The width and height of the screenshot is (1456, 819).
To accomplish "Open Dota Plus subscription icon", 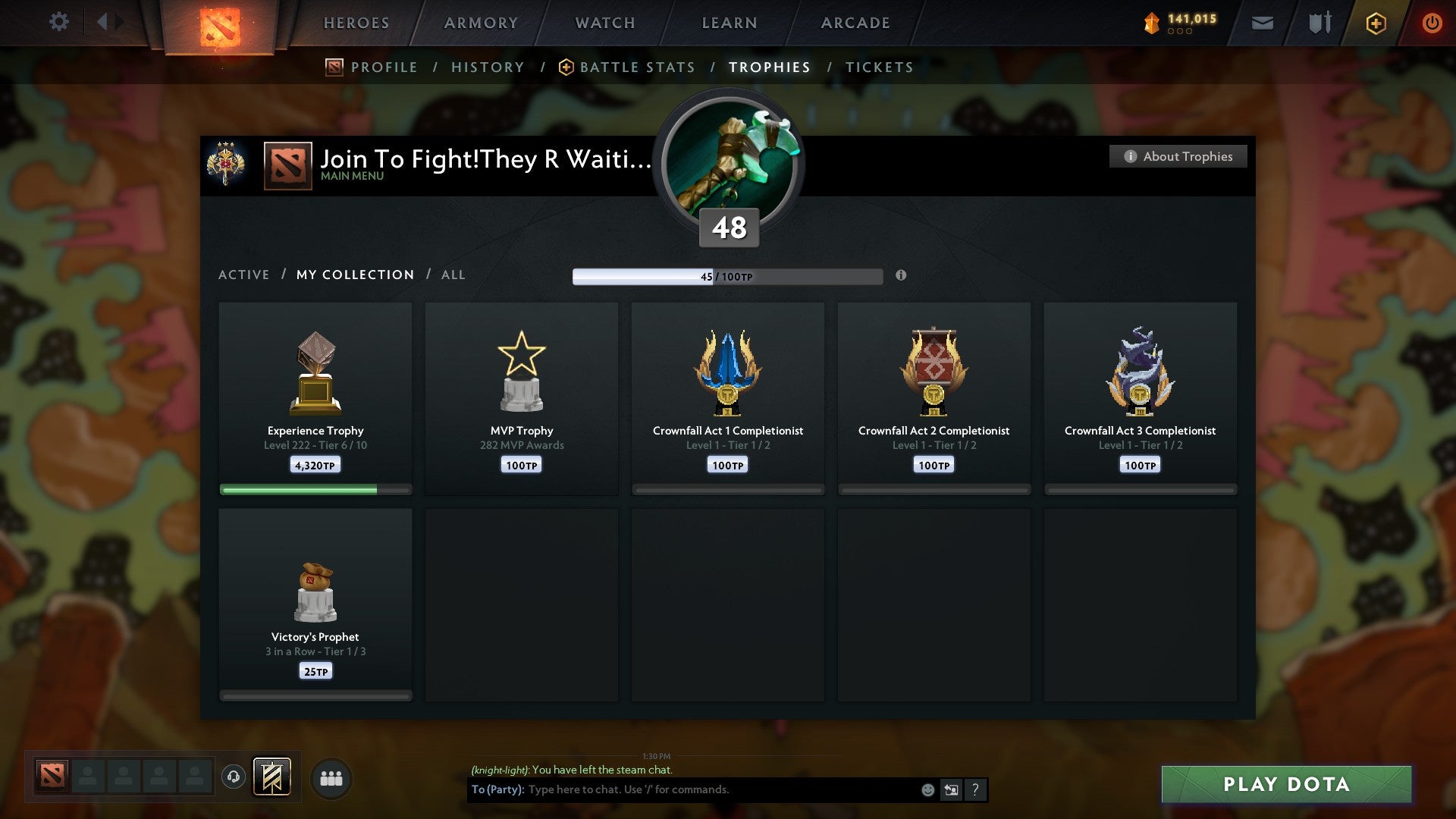I will click(x=1376, y=23).
